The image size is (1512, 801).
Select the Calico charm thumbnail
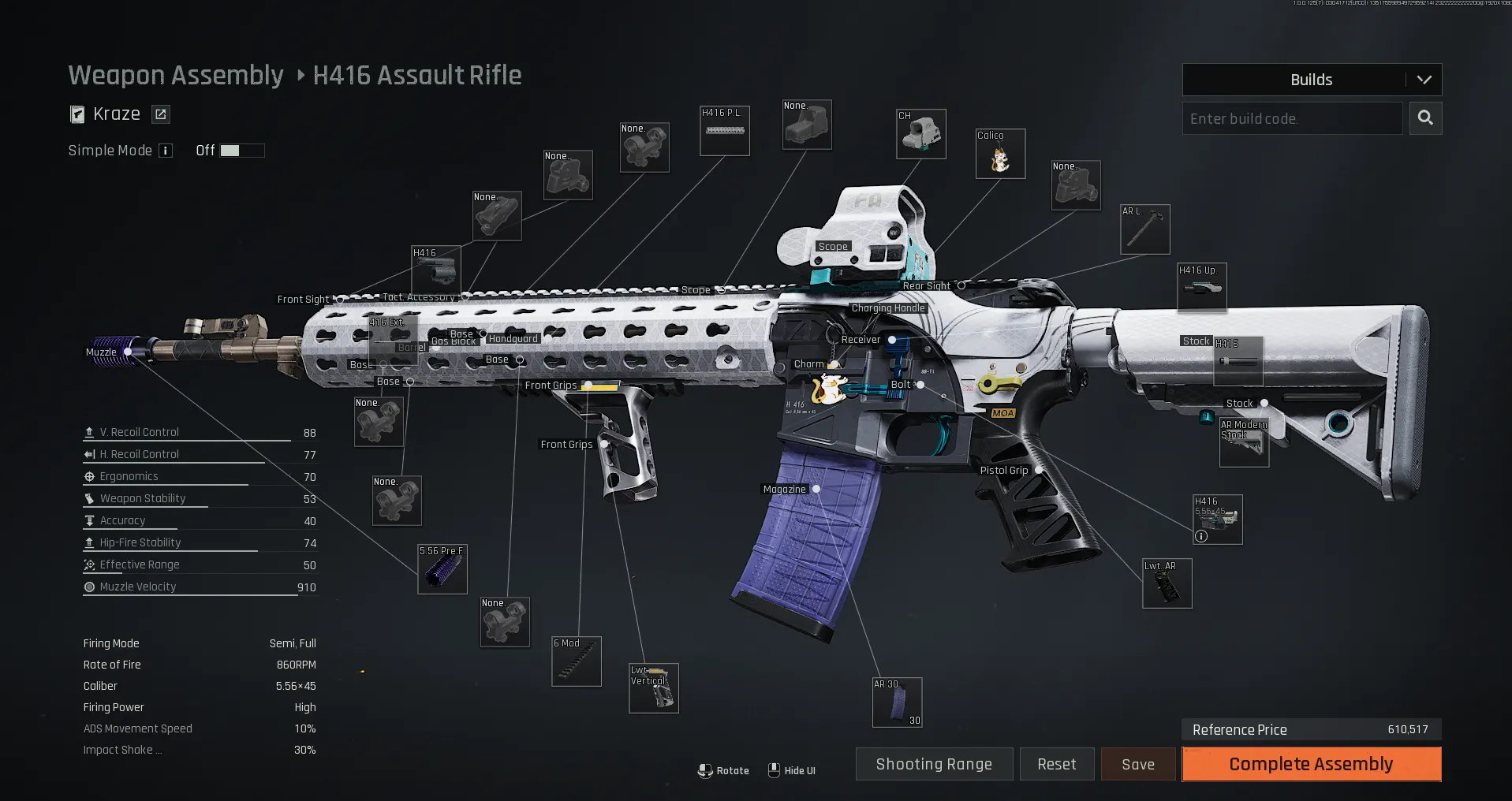click(x=999, y=153)
